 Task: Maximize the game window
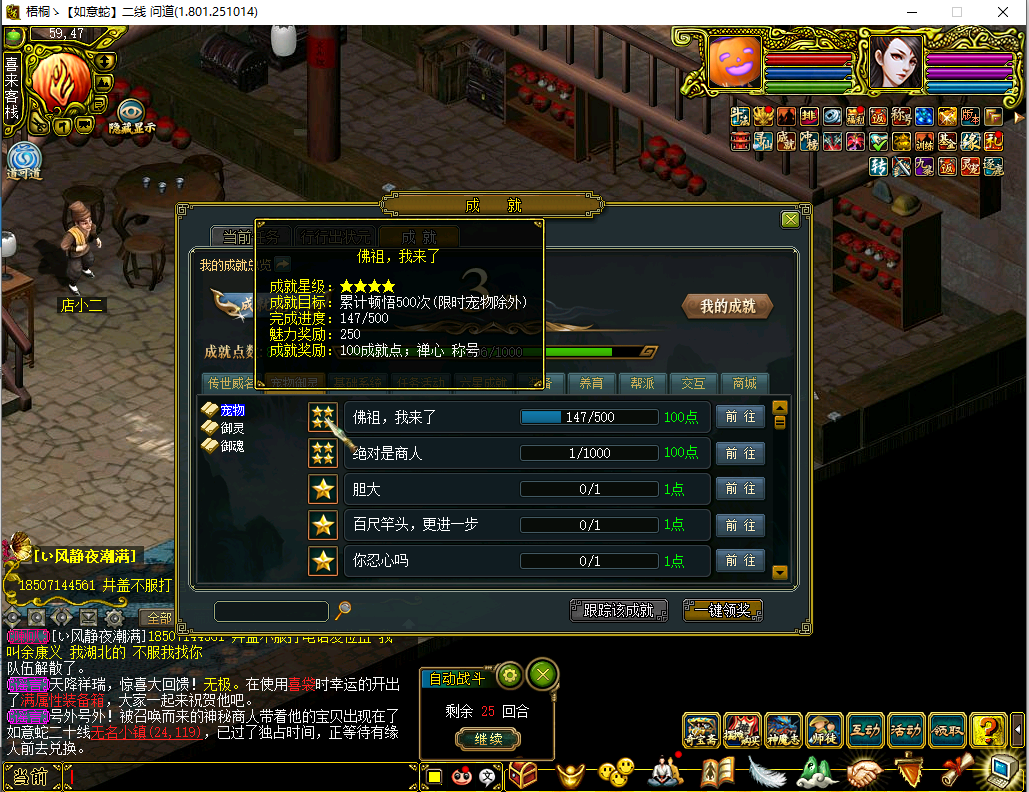click(x=957, y=12)
